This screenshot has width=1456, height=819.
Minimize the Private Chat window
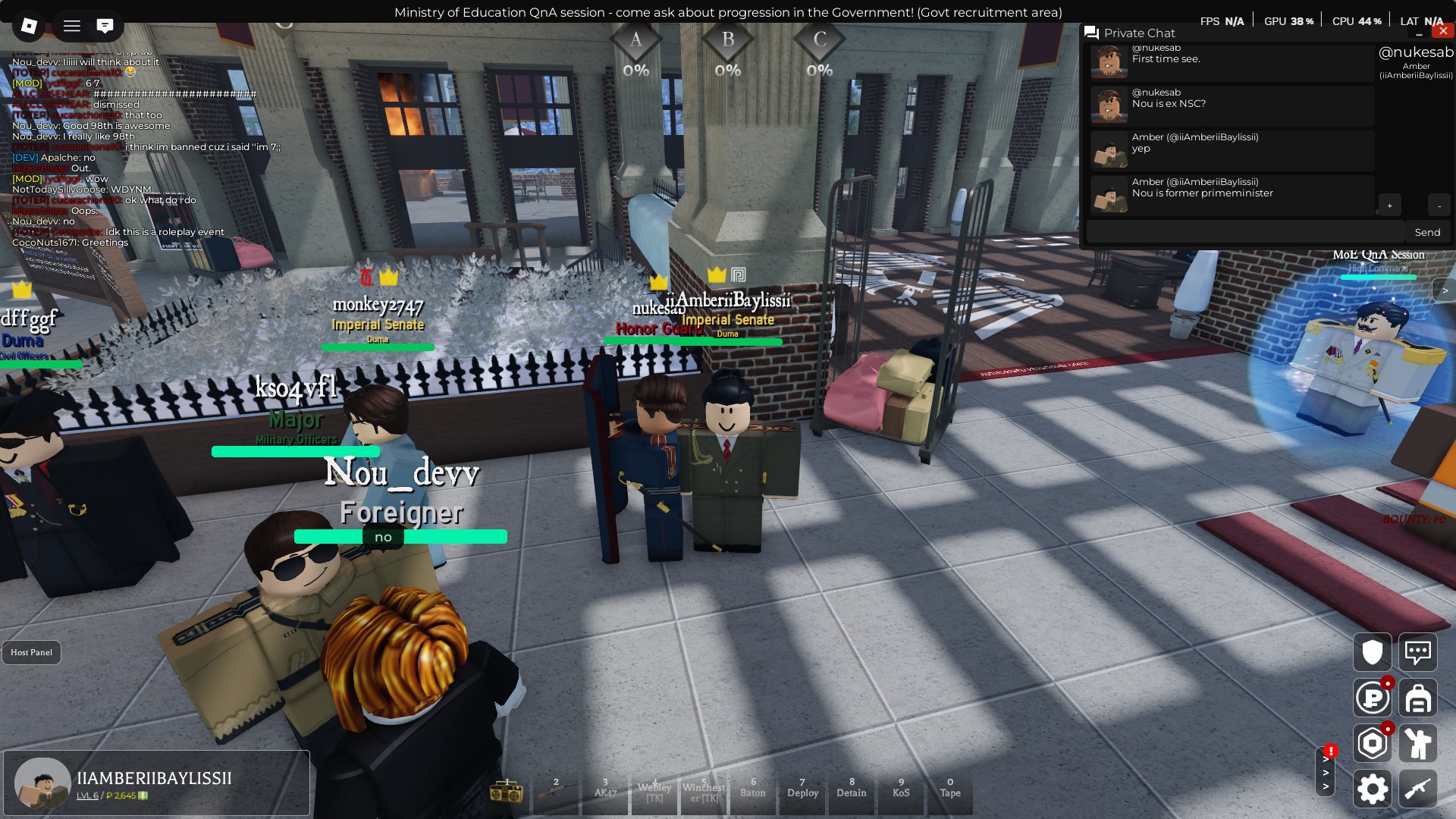pyautogui.click(x=1419, y=34)
